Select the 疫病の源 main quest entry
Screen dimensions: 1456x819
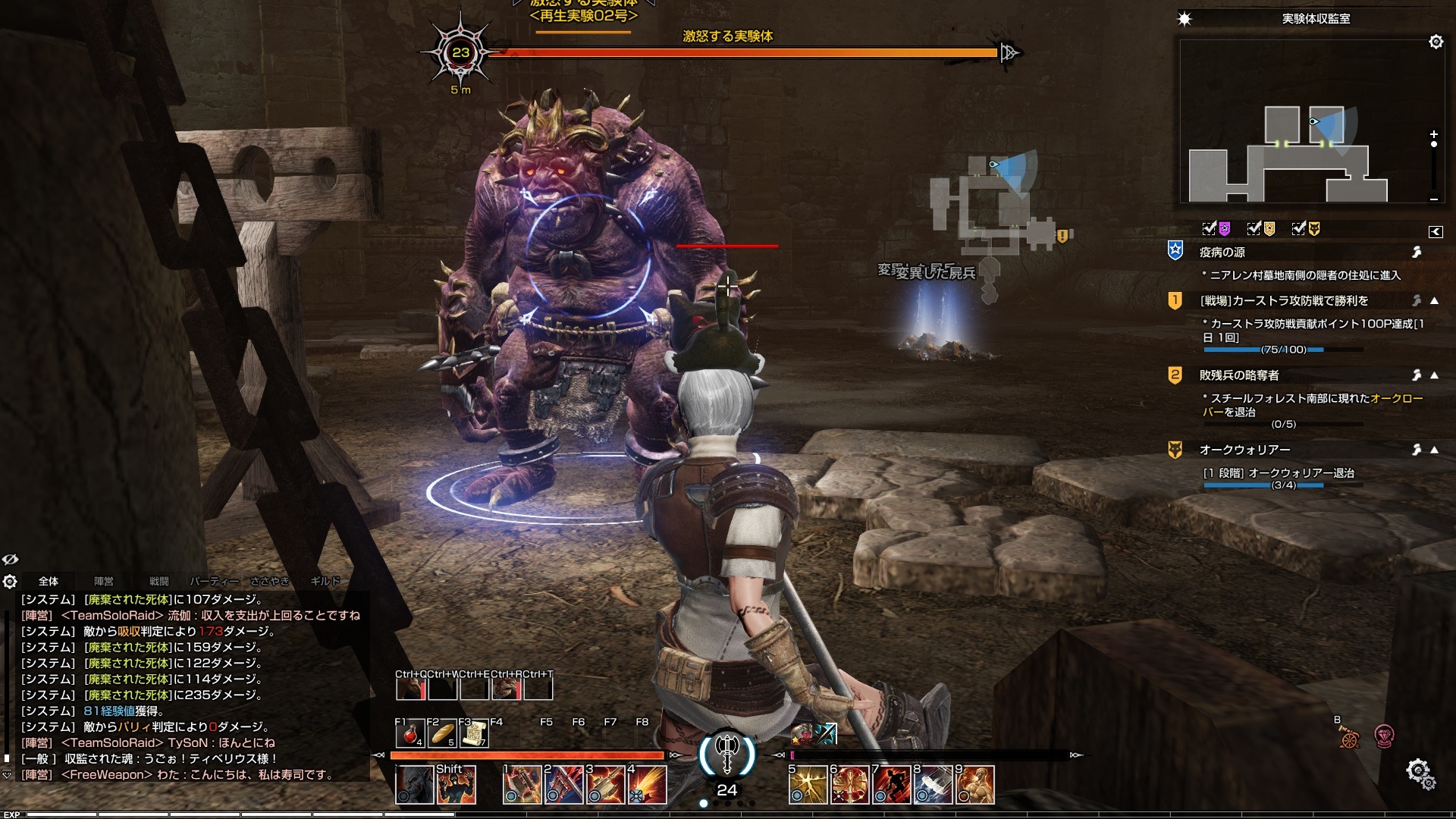coord(1222,252)
